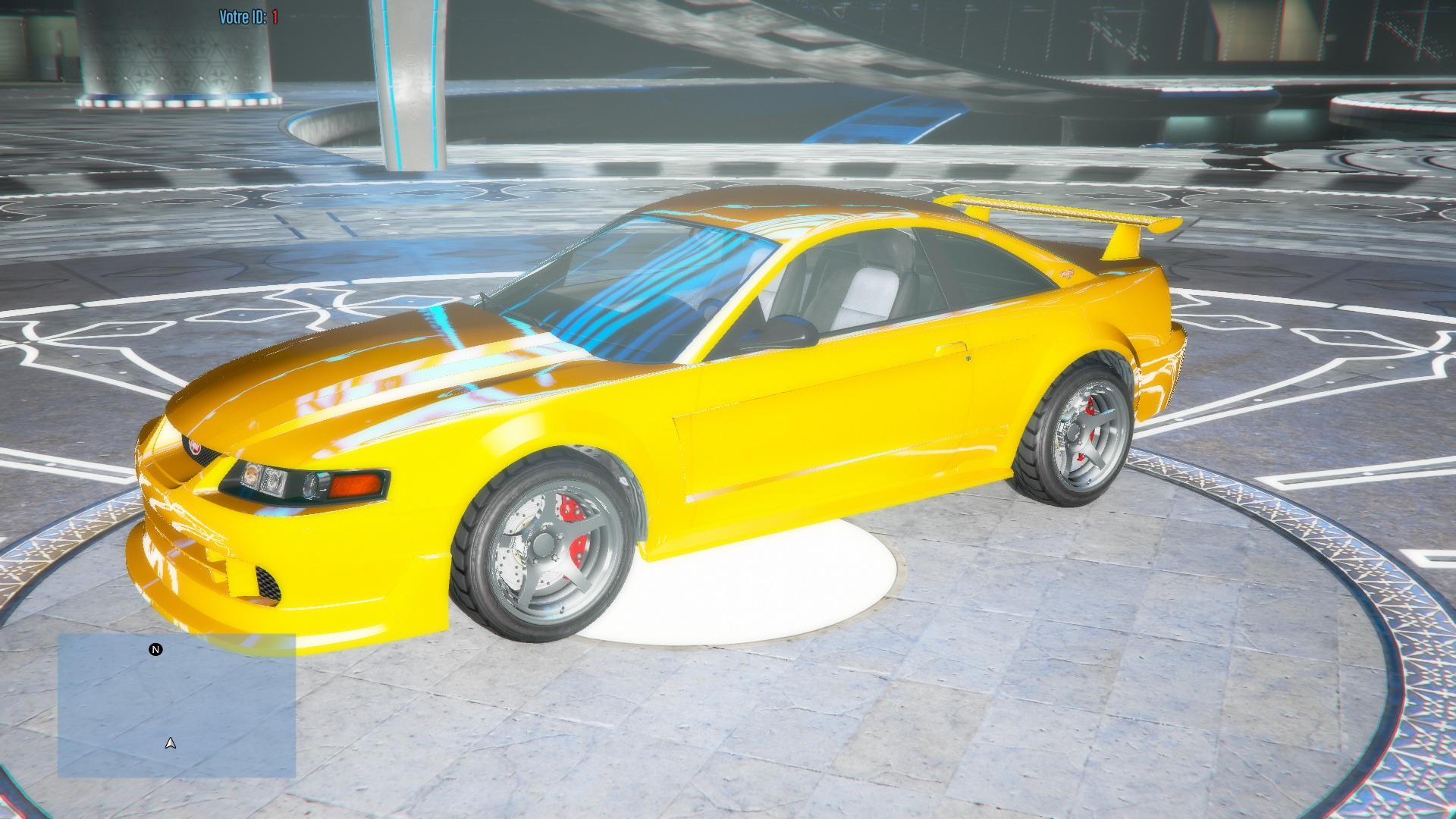Click the black N compass icon on the minimap
Image resolution: width=1456 pixels, height=819 pixels.
pyautogui.click(x=155, y=649)
